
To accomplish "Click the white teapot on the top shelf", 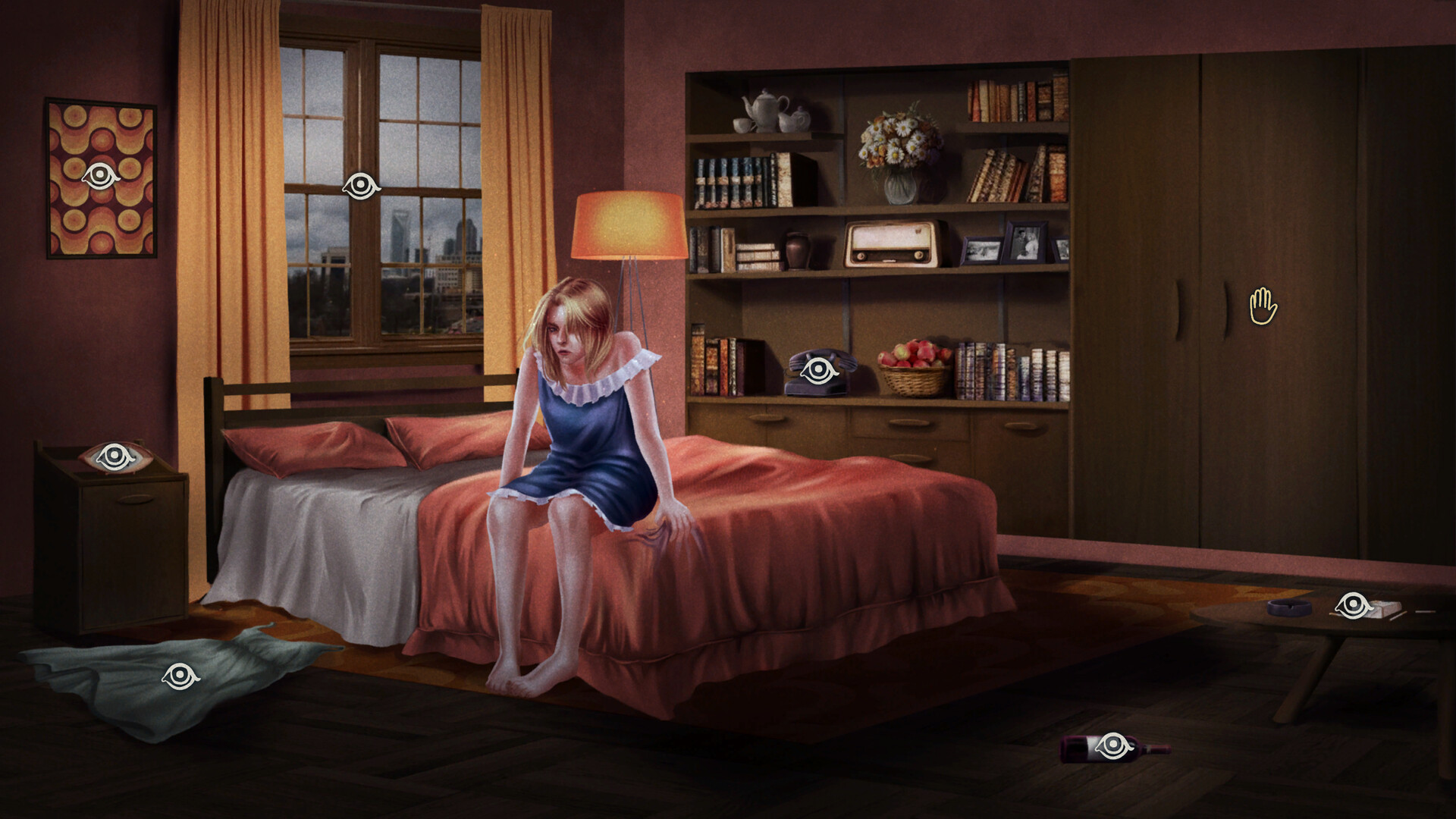I will 764,110.
